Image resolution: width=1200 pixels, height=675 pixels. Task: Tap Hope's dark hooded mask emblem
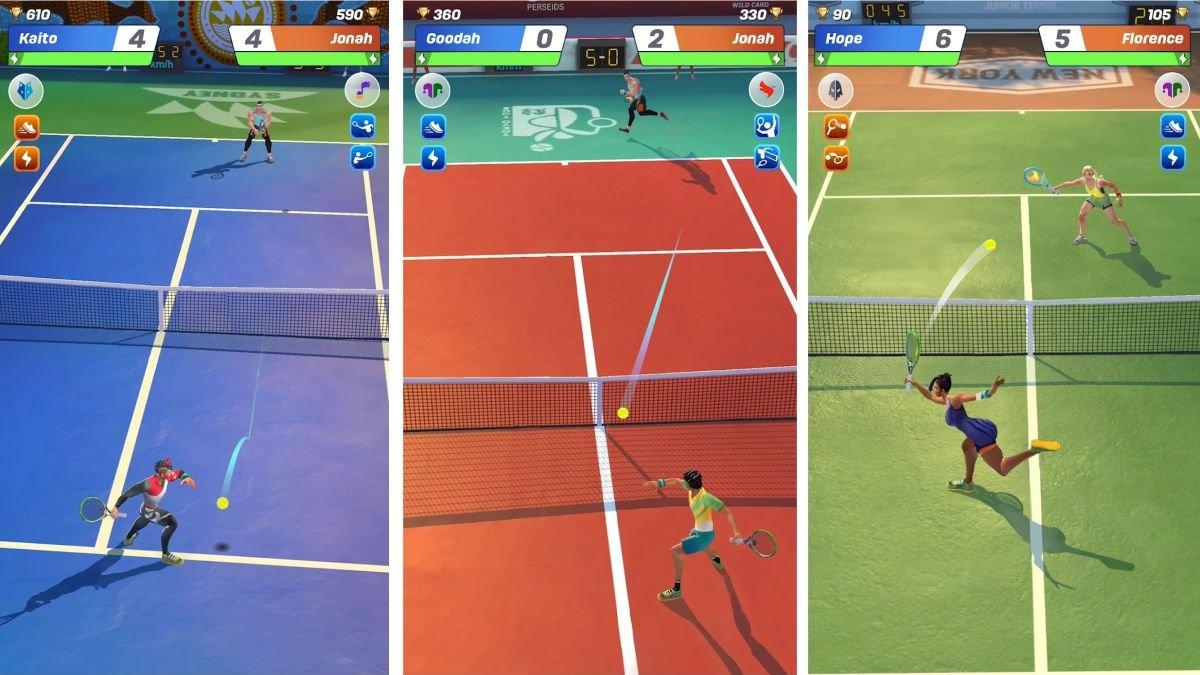coord(836,91)
